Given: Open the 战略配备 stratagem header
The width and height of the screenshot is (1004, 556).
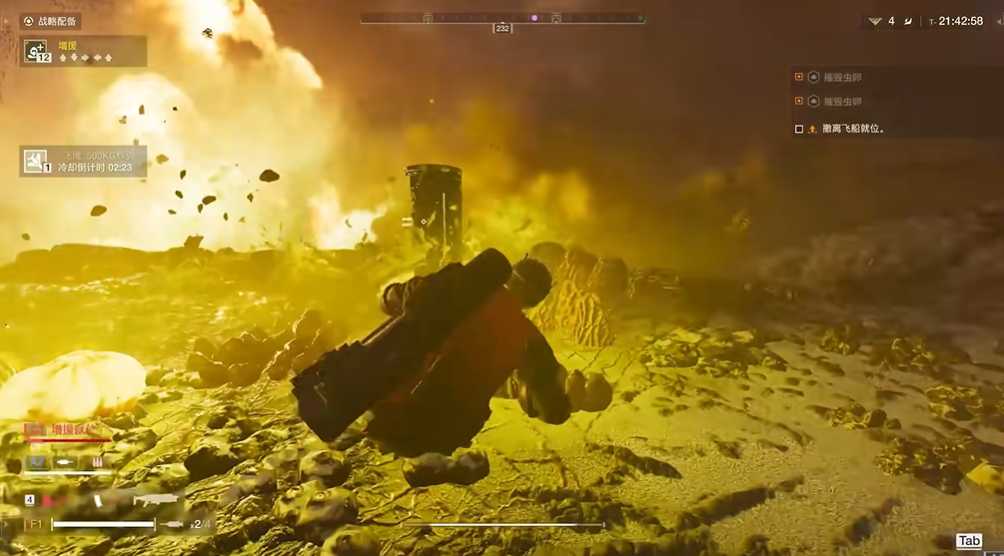Looking at the screenshot, I should [x=50, y=21].
